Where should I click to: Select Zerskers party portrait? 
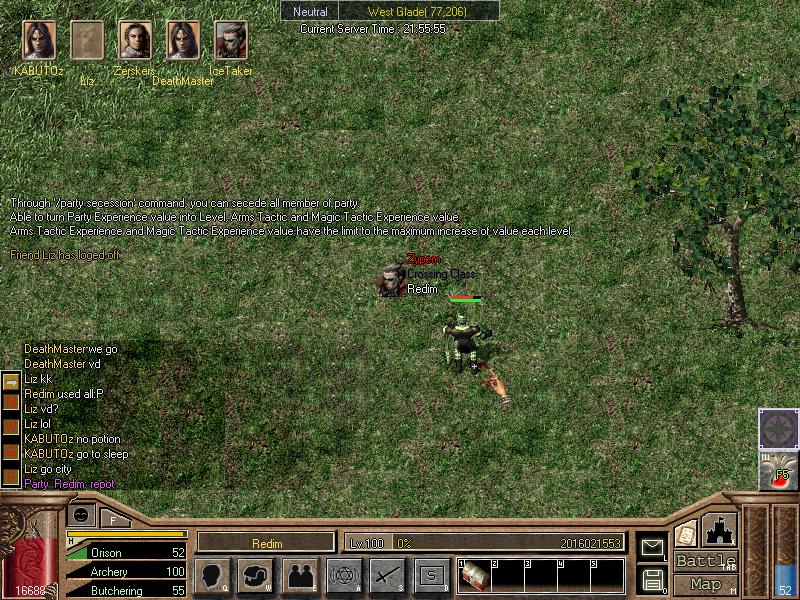tap(135, 42)
